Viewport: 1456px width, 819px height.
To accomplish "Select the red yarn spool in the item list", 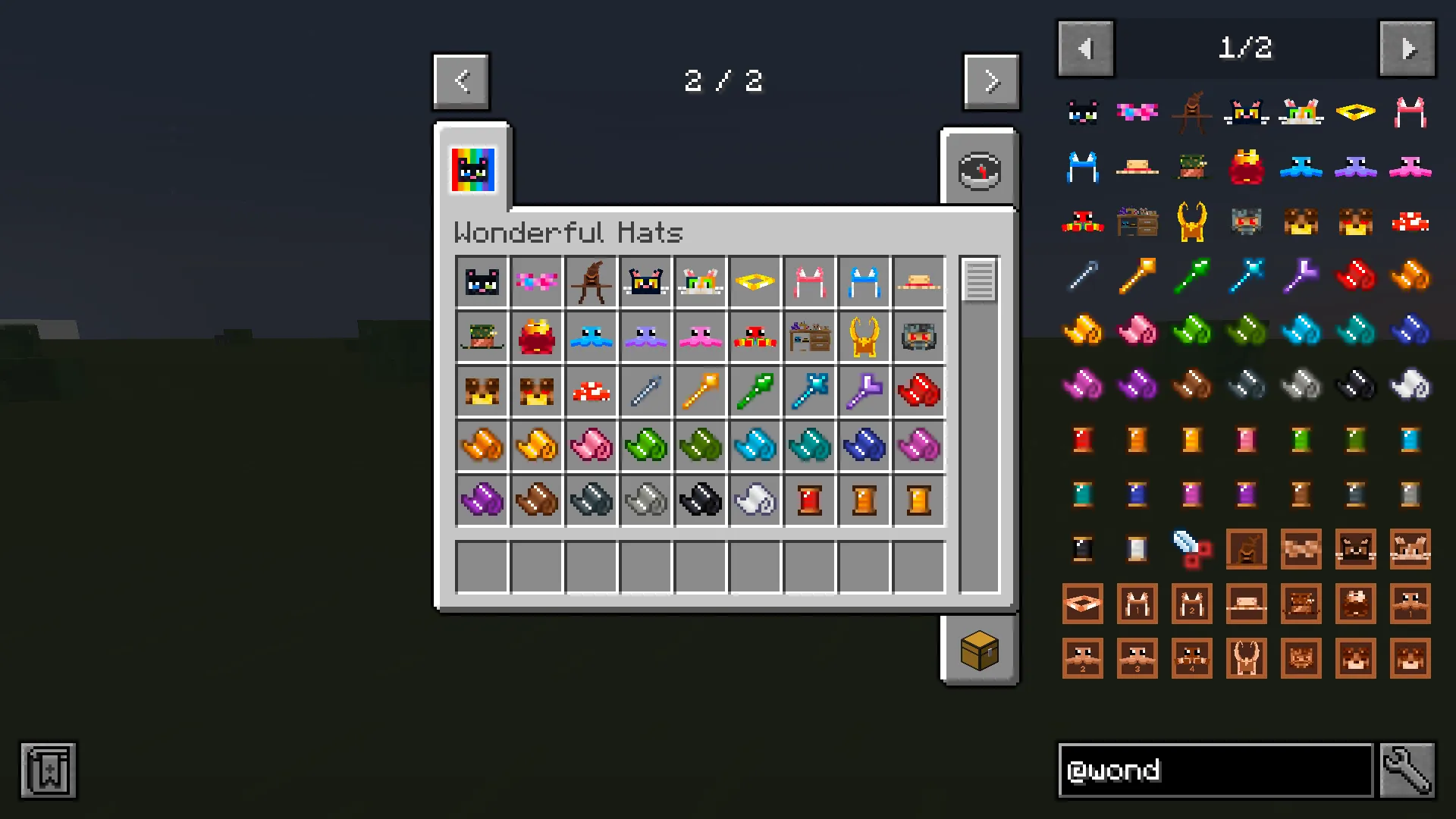I will [1082, 439].
